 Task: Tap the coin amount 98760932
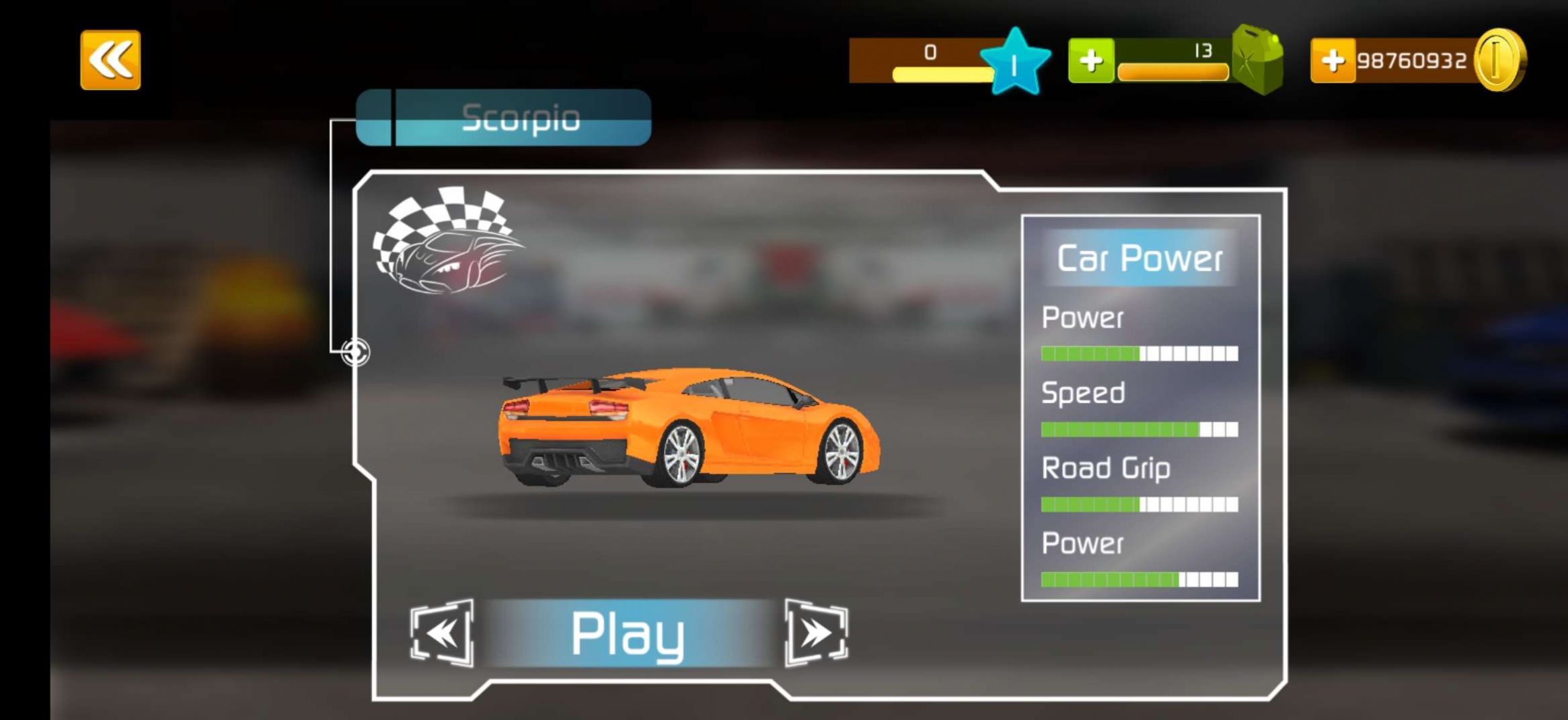pos(1413,59)
